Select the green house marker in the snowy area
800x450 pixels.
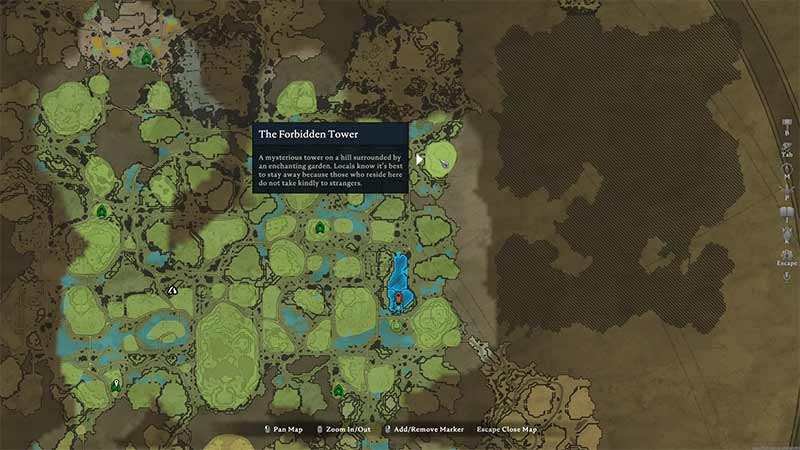(x=147, y=59)
